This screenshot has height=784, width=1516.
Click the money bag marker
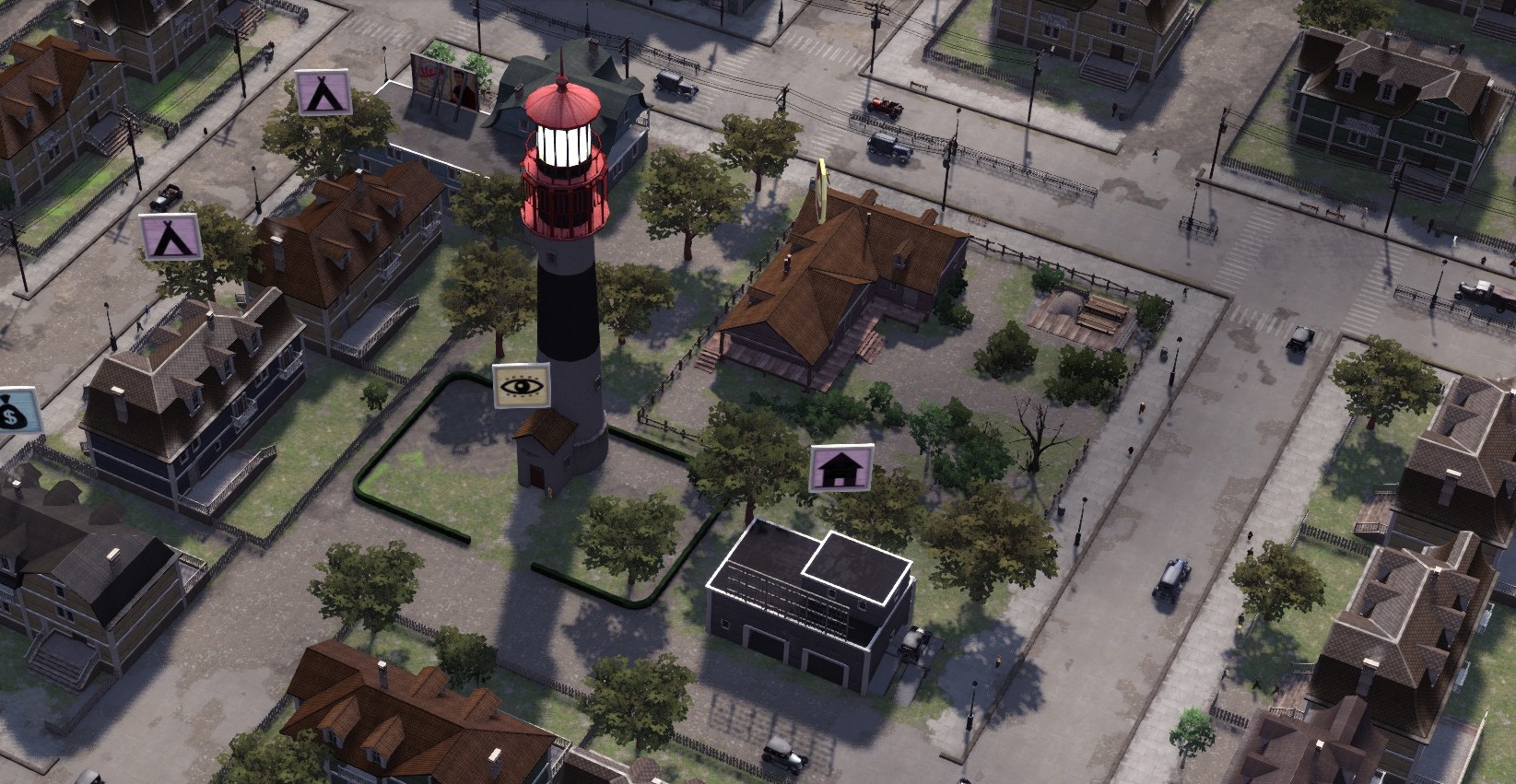[16, 412]
